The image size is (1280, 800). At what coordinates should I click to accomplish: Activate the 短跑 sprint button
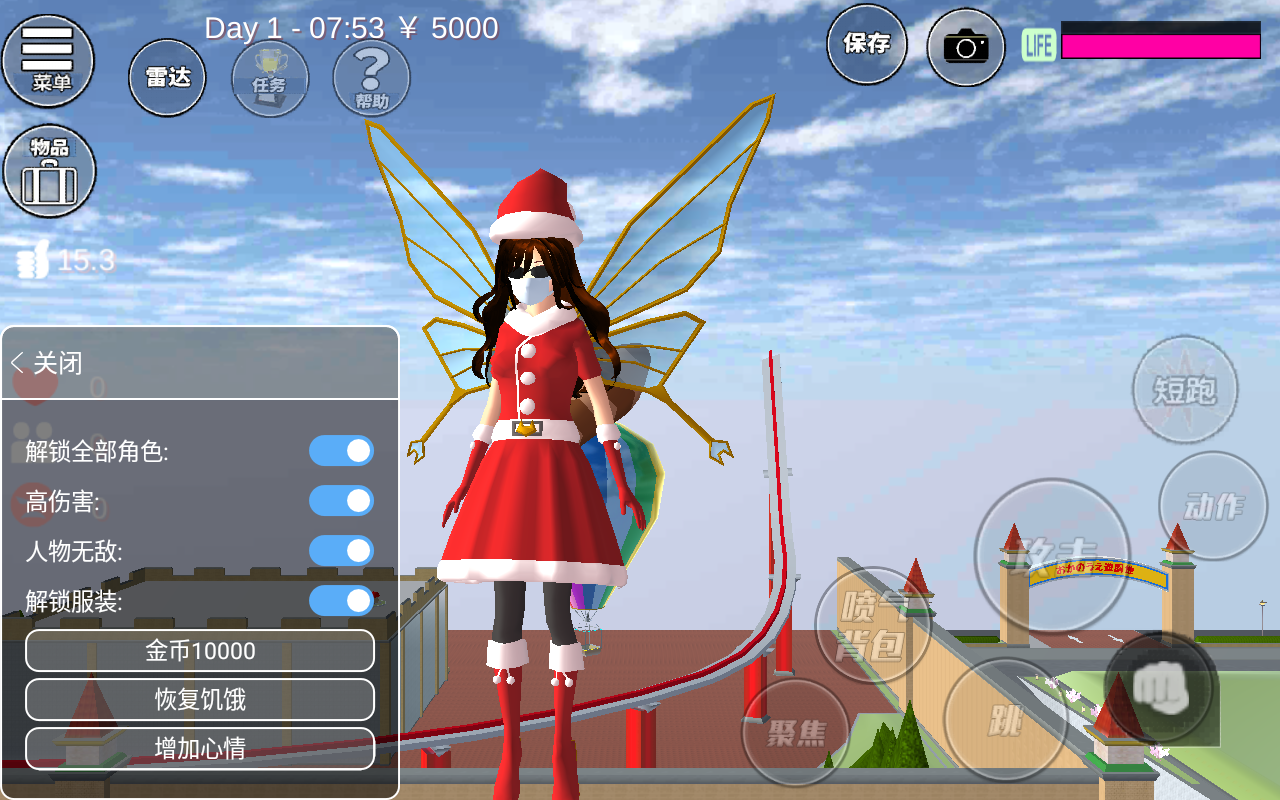[1185, 389]
